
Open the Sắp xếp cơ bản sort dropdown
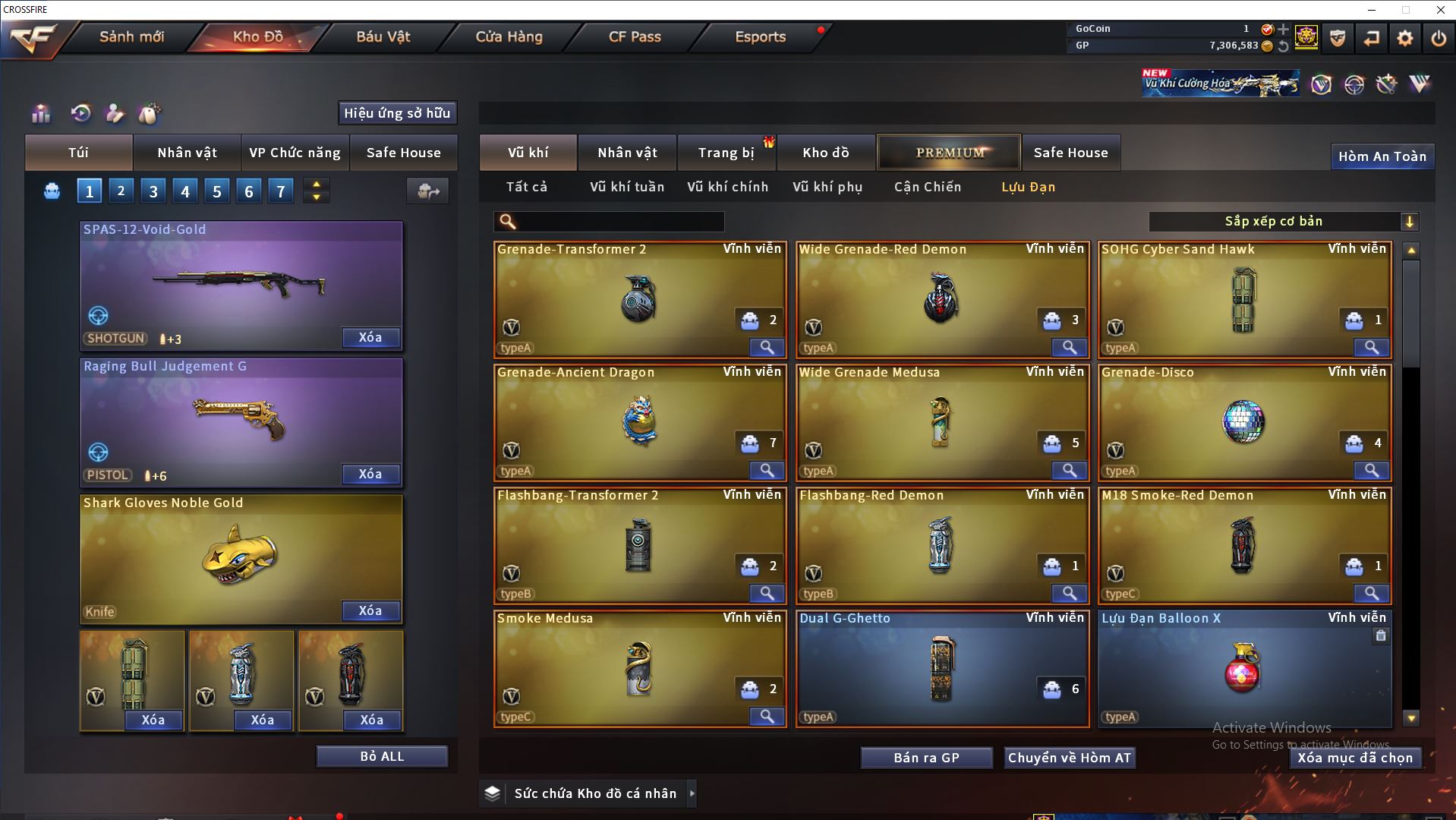tap(1283, 222)
